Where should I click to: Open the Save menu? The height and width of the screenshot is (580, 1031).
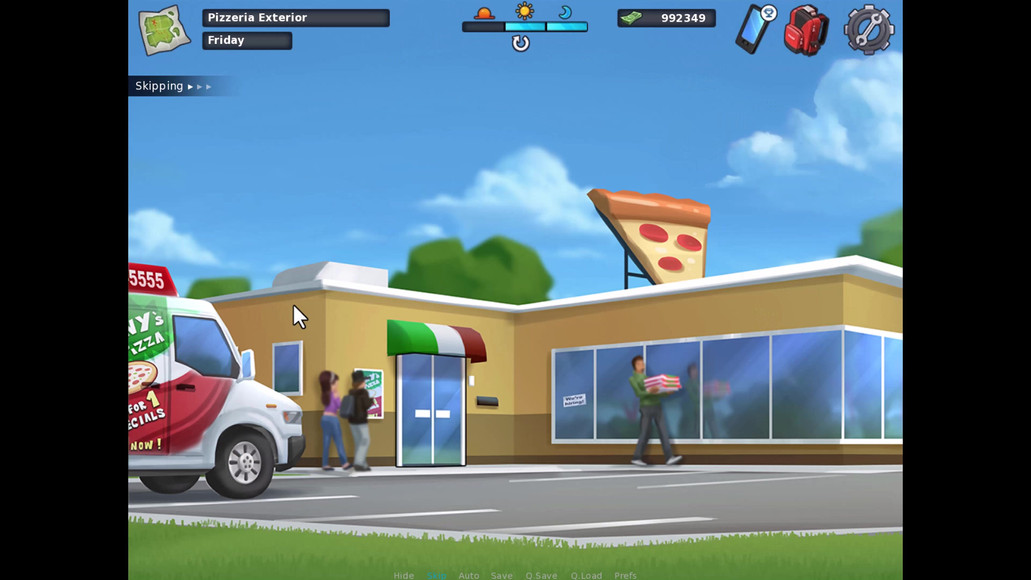501,575
